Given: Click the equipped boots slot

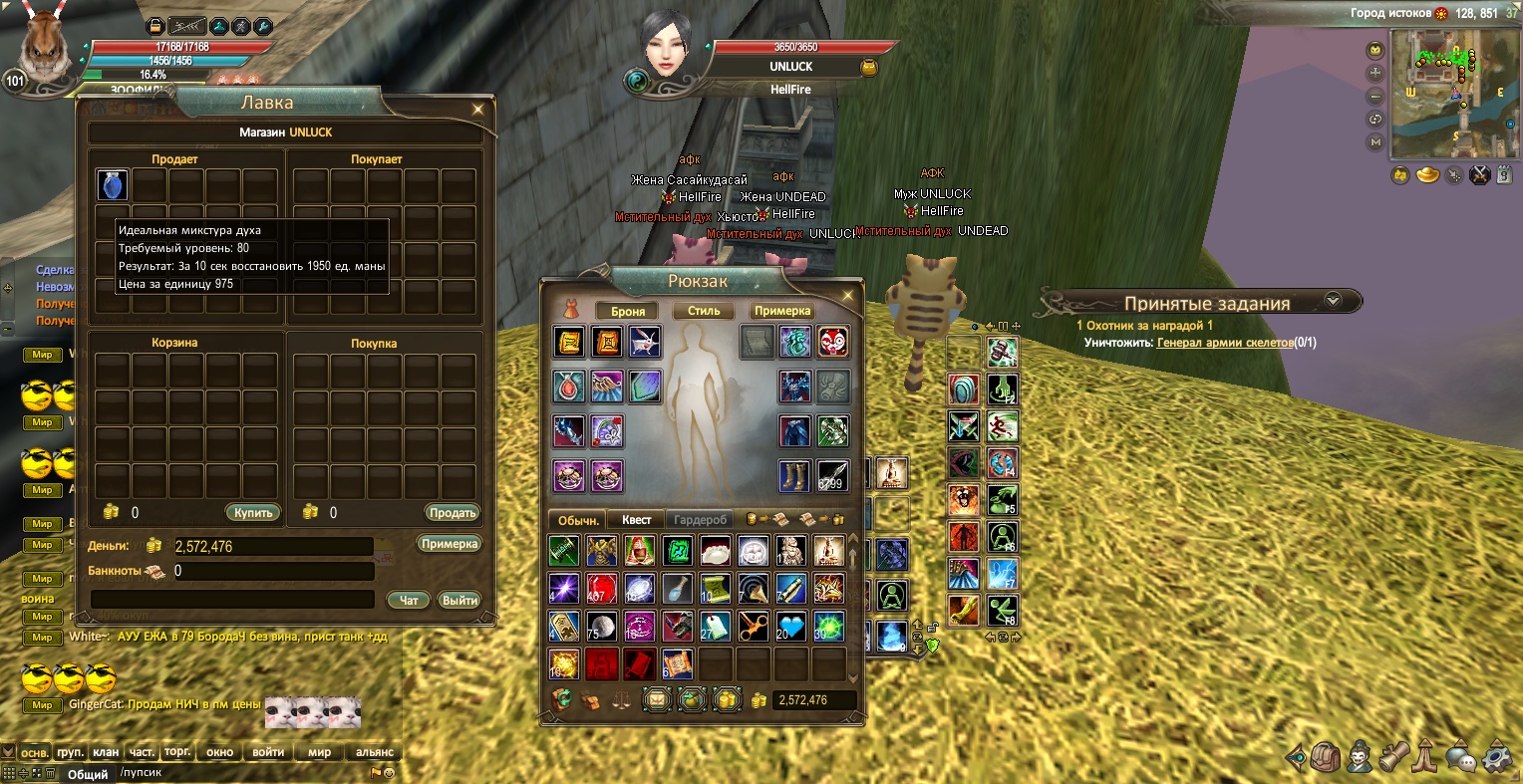Looking at the screenshot, I should tap(794, 476).
